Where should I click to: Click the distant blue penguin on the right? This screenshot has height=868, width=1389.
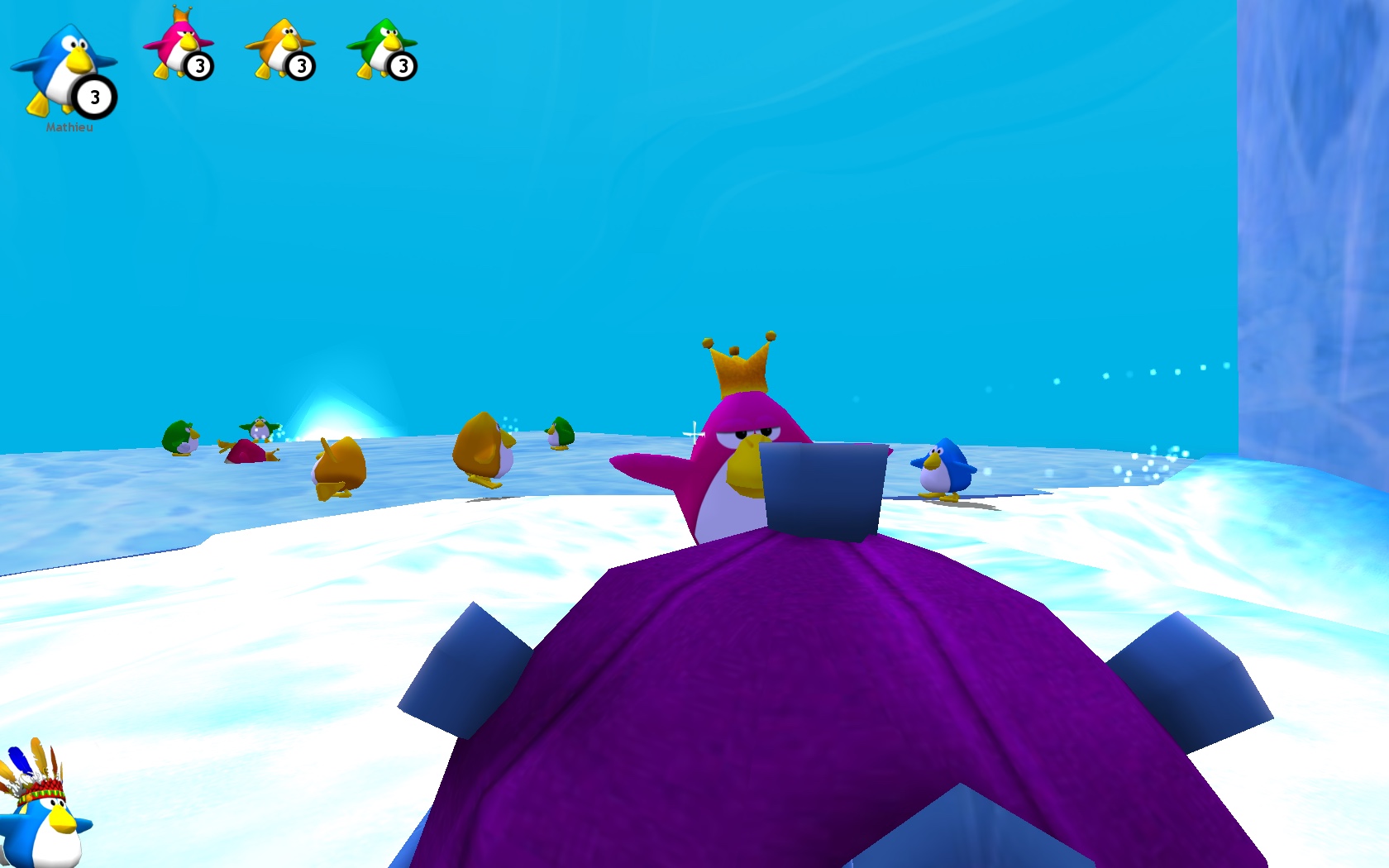coord(944,467)
